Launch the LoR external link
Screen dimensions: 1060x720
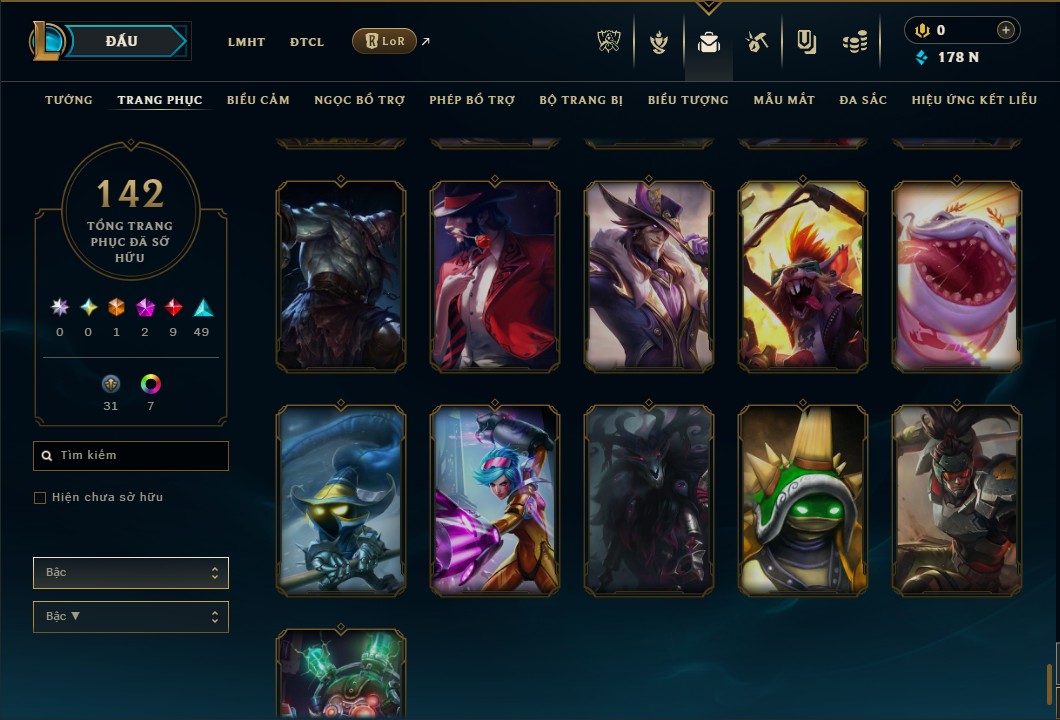tap(385, 41)
